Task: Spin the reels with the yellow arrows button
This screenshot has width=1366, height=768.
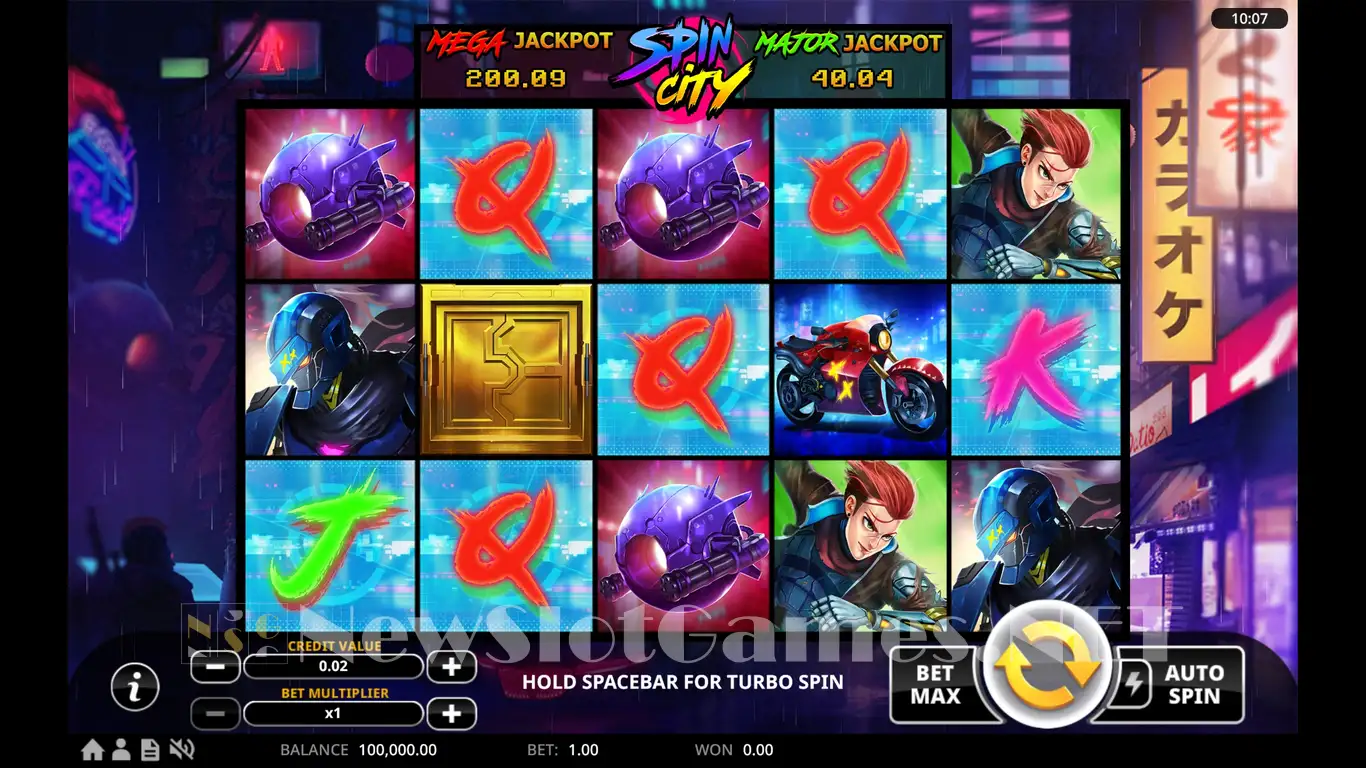Action: 1046,670
